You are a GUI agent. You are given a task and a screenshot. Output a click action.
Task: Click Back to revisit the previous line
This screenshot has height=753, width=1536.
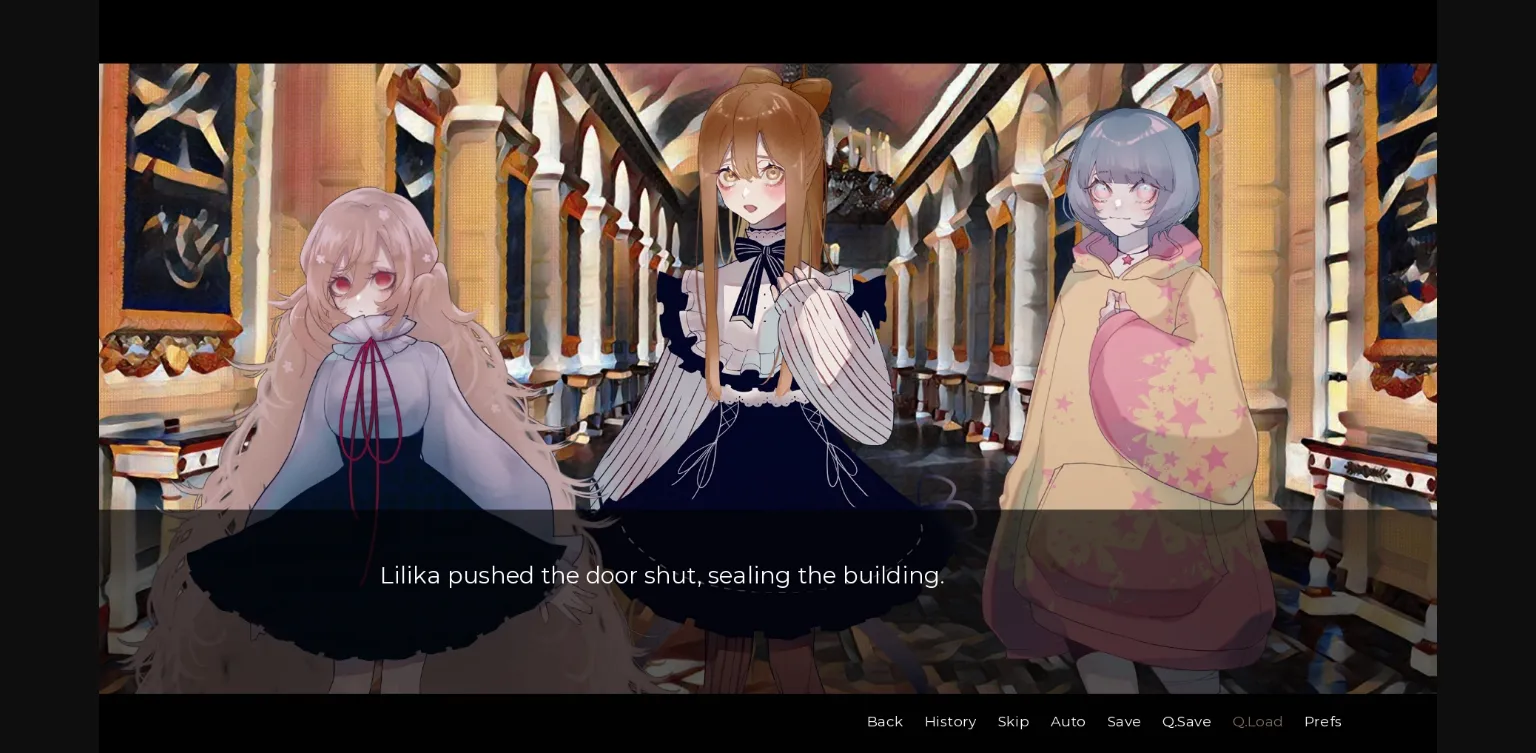click(x=884, y=721)
